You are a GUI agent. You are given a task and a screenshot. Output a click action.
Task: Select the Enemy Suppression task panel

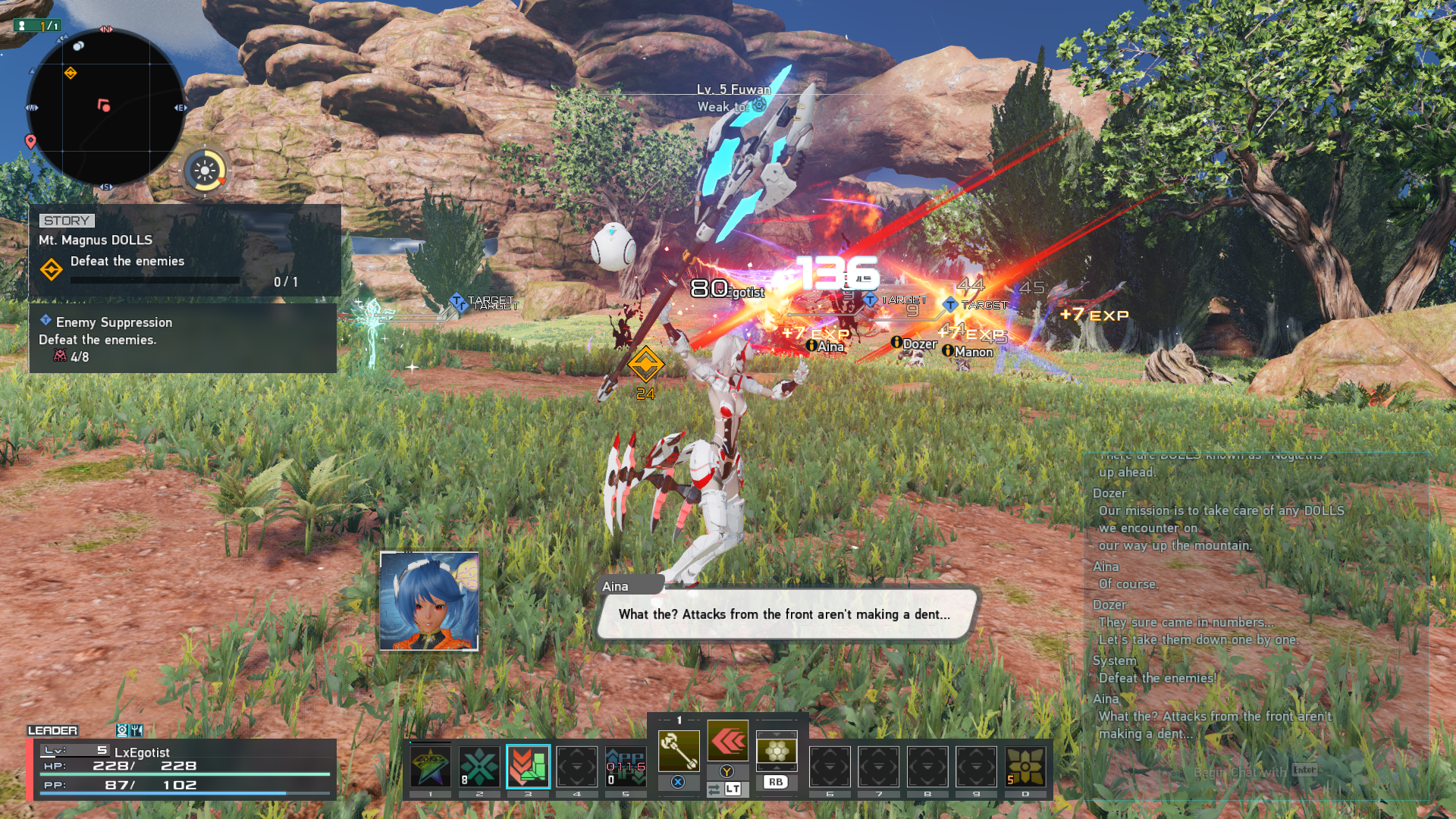pyautogui.click(x=182, y=338)
